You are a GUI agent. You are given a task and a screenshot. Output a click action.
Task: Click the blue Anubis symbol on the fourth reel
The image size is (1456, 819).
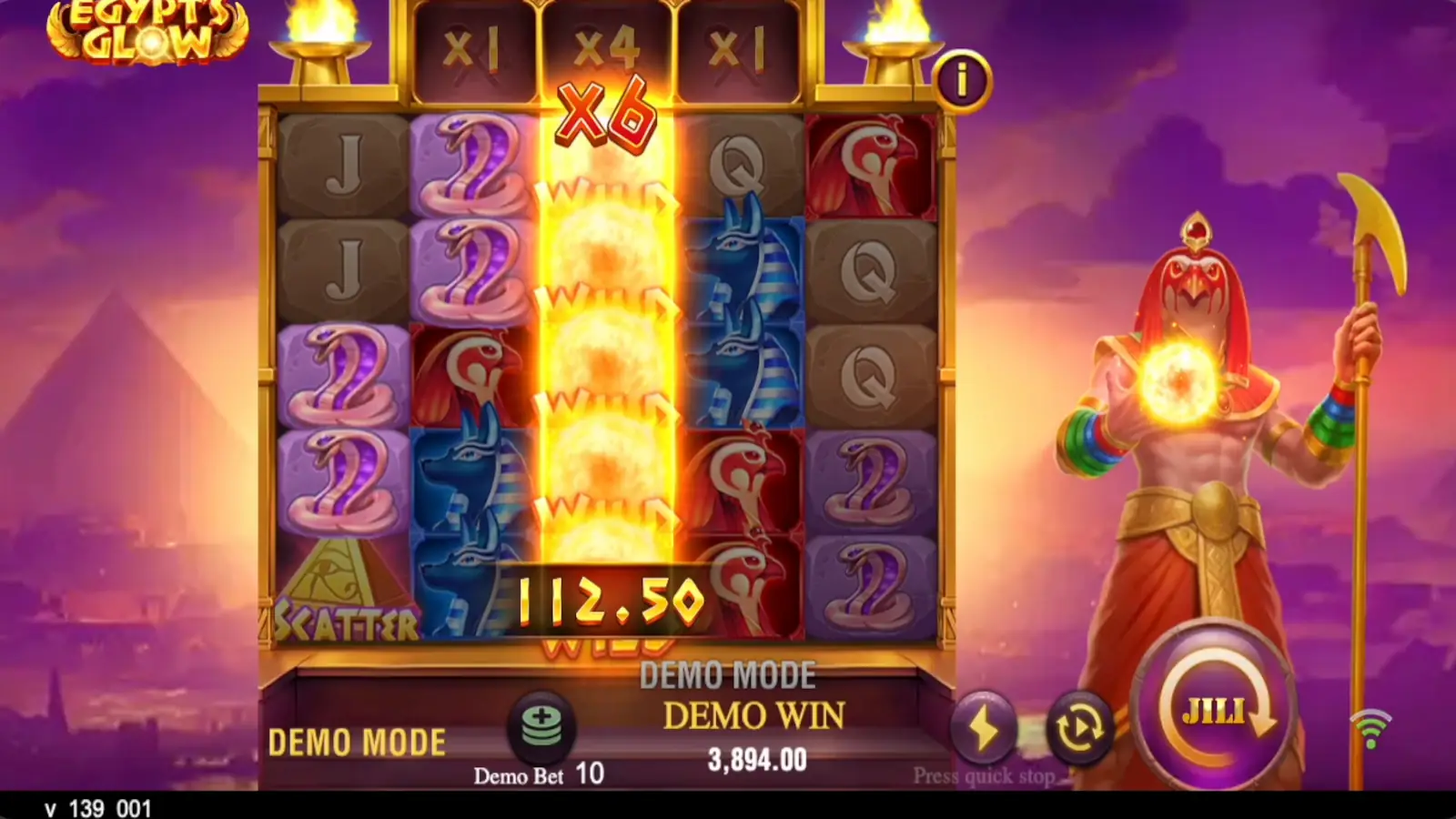click(x=739, y=264)
